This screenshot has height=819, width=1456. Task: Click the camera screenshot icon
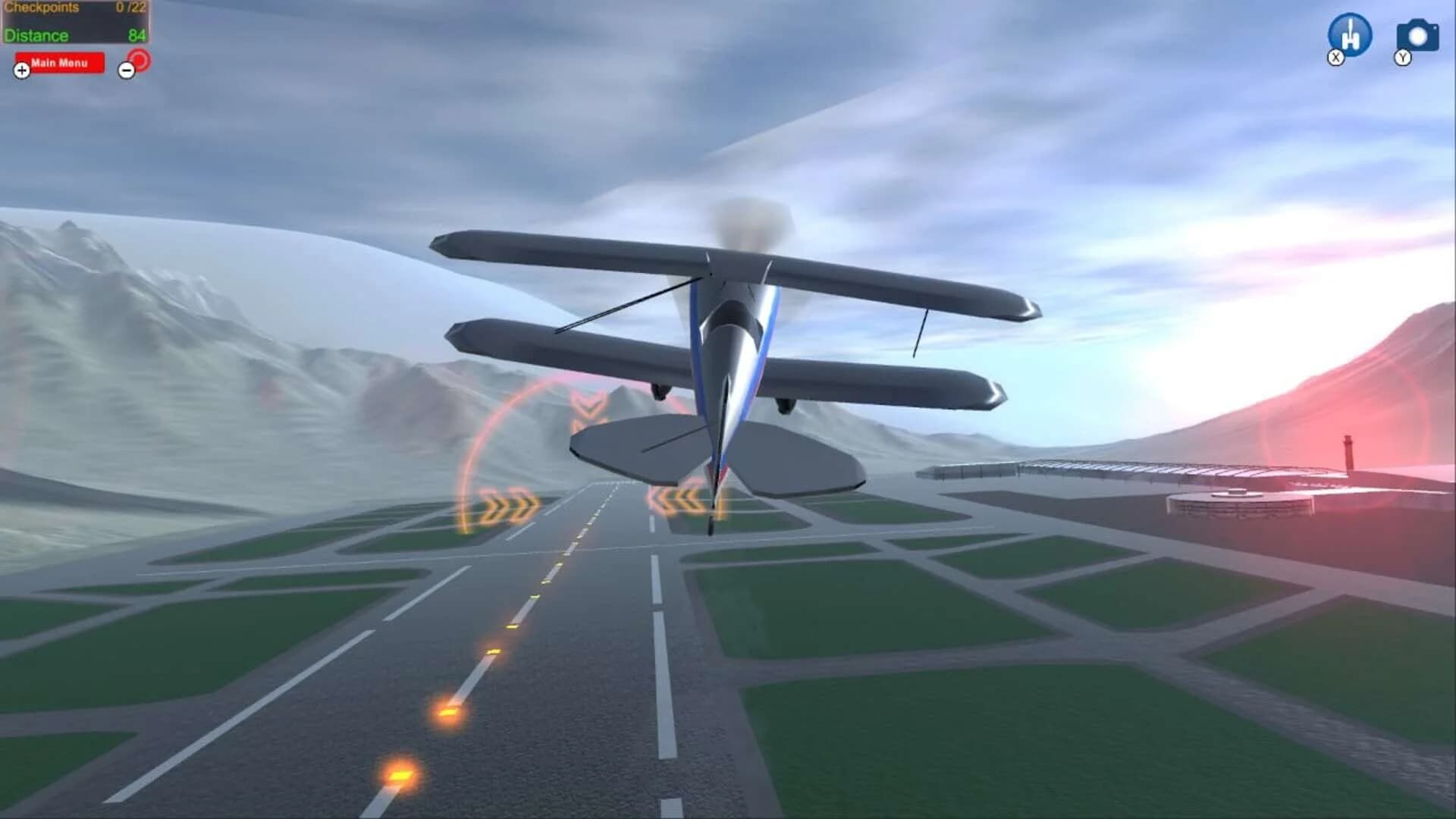coord(1417,34)
